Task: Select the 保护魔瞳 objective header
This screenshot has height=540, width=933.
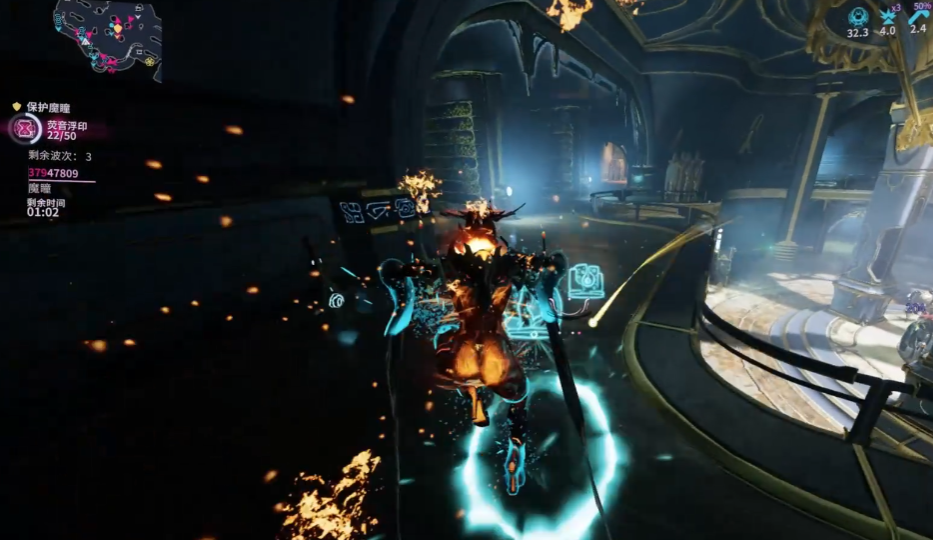Action: [48, 106]
